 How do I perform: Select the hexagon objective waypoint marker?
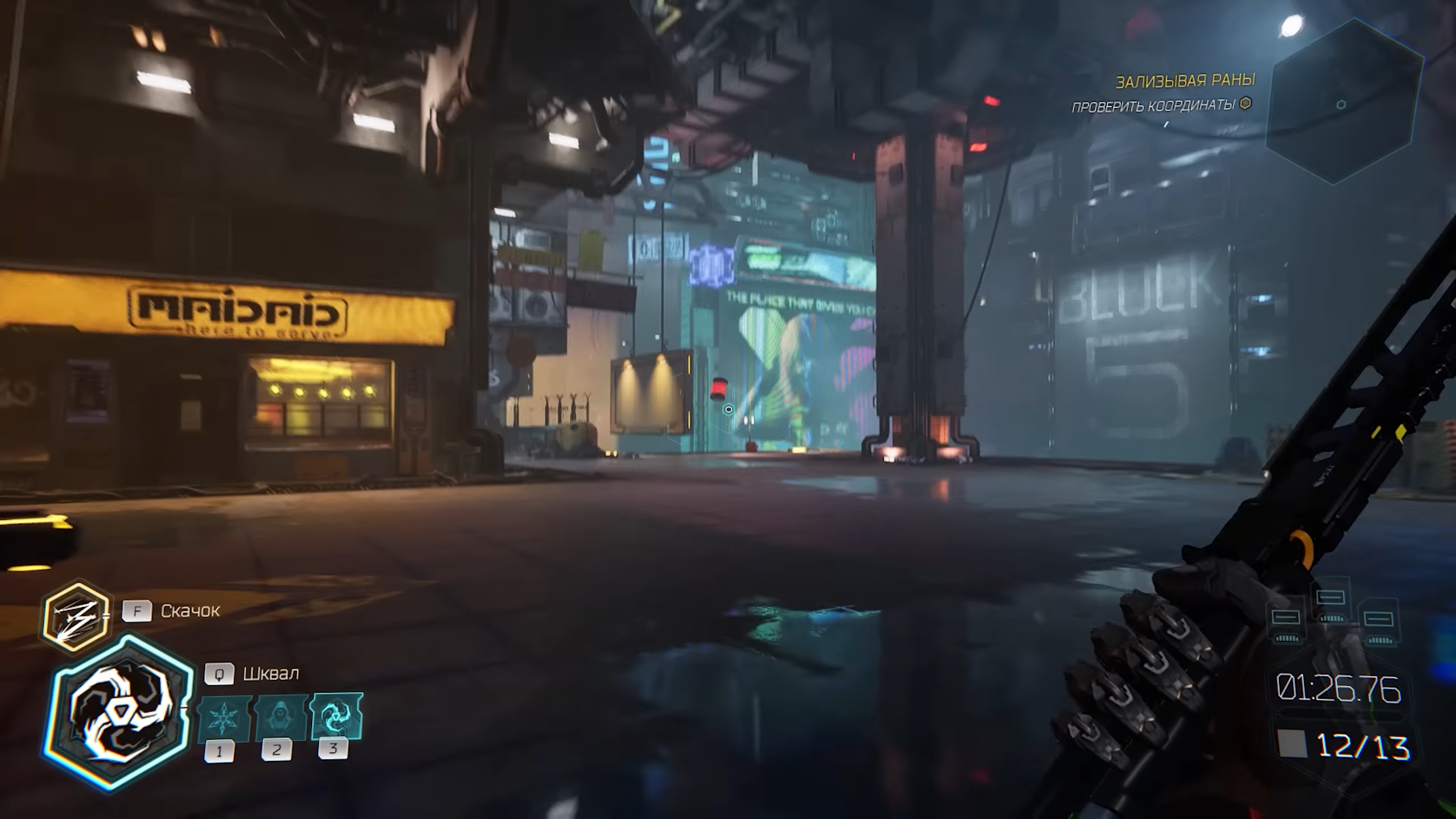coord(728,409)
